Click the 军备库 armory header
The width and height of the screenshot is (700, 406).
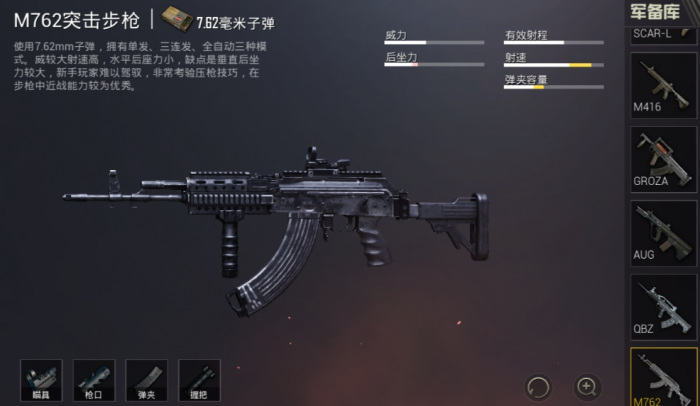(663, 12)
